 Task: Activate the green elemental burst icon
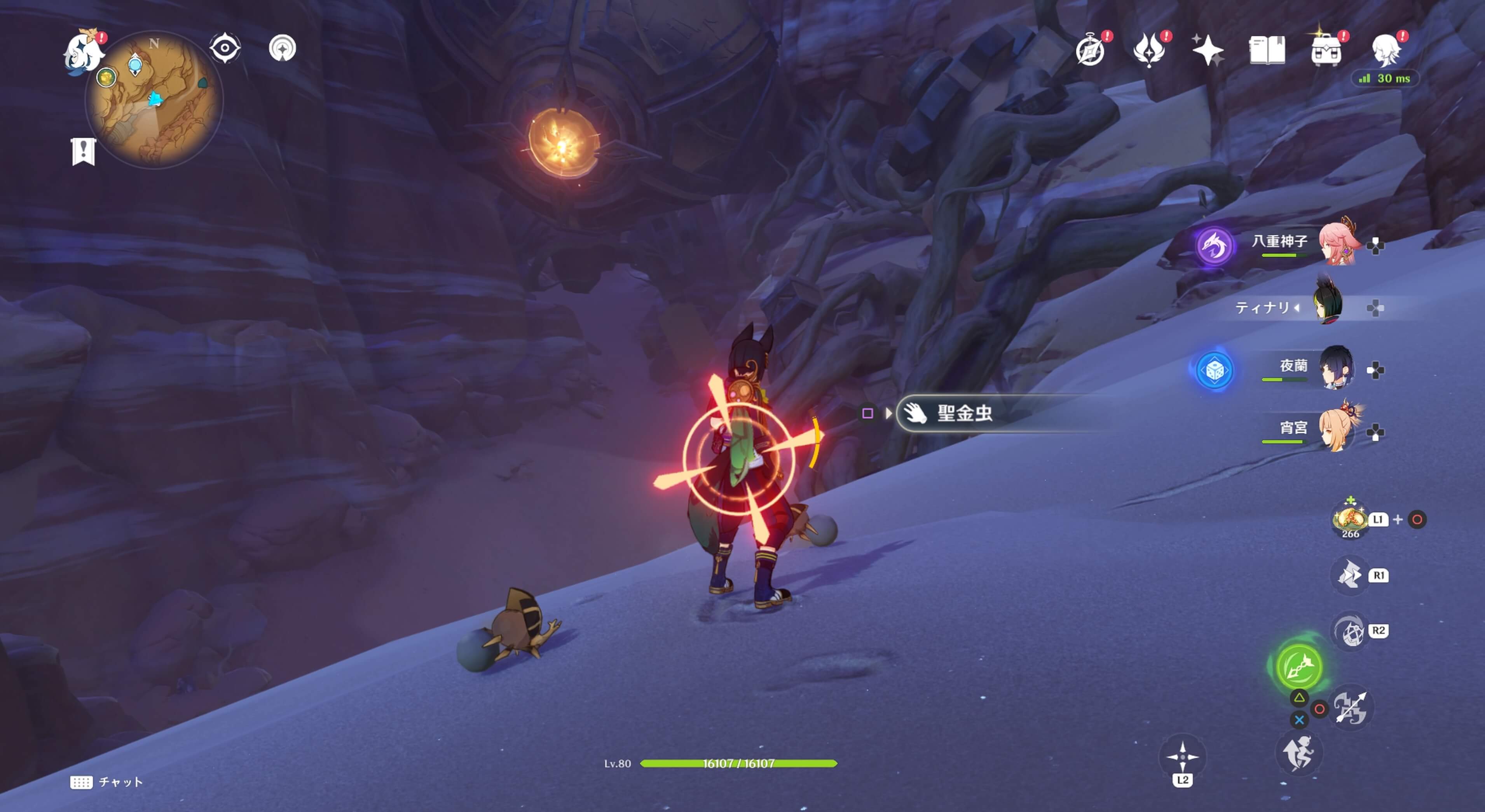click(x=1299, y=667)
